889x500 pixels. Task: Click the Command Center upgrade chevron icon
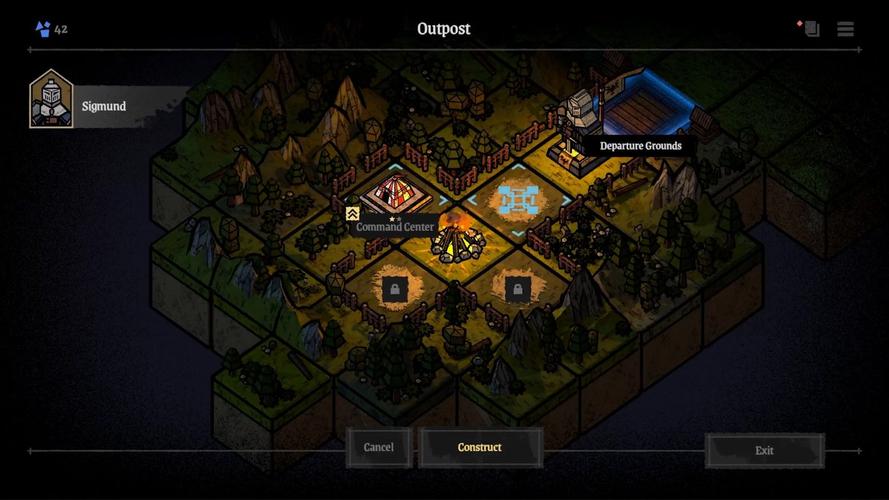(352, 214)
